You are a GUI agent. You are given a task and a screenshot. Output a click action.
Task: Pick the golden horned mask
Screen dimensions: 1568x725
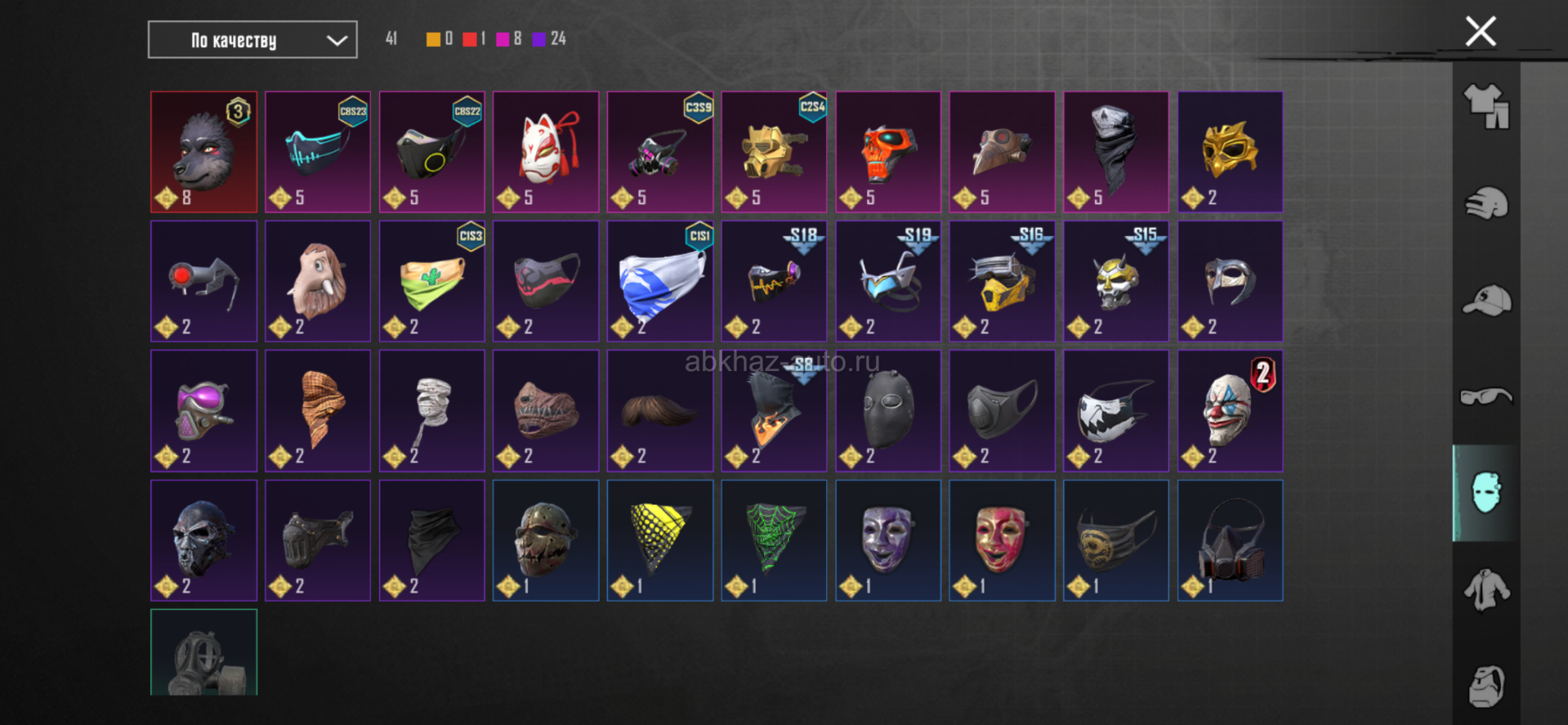[x=1230, y=152]
